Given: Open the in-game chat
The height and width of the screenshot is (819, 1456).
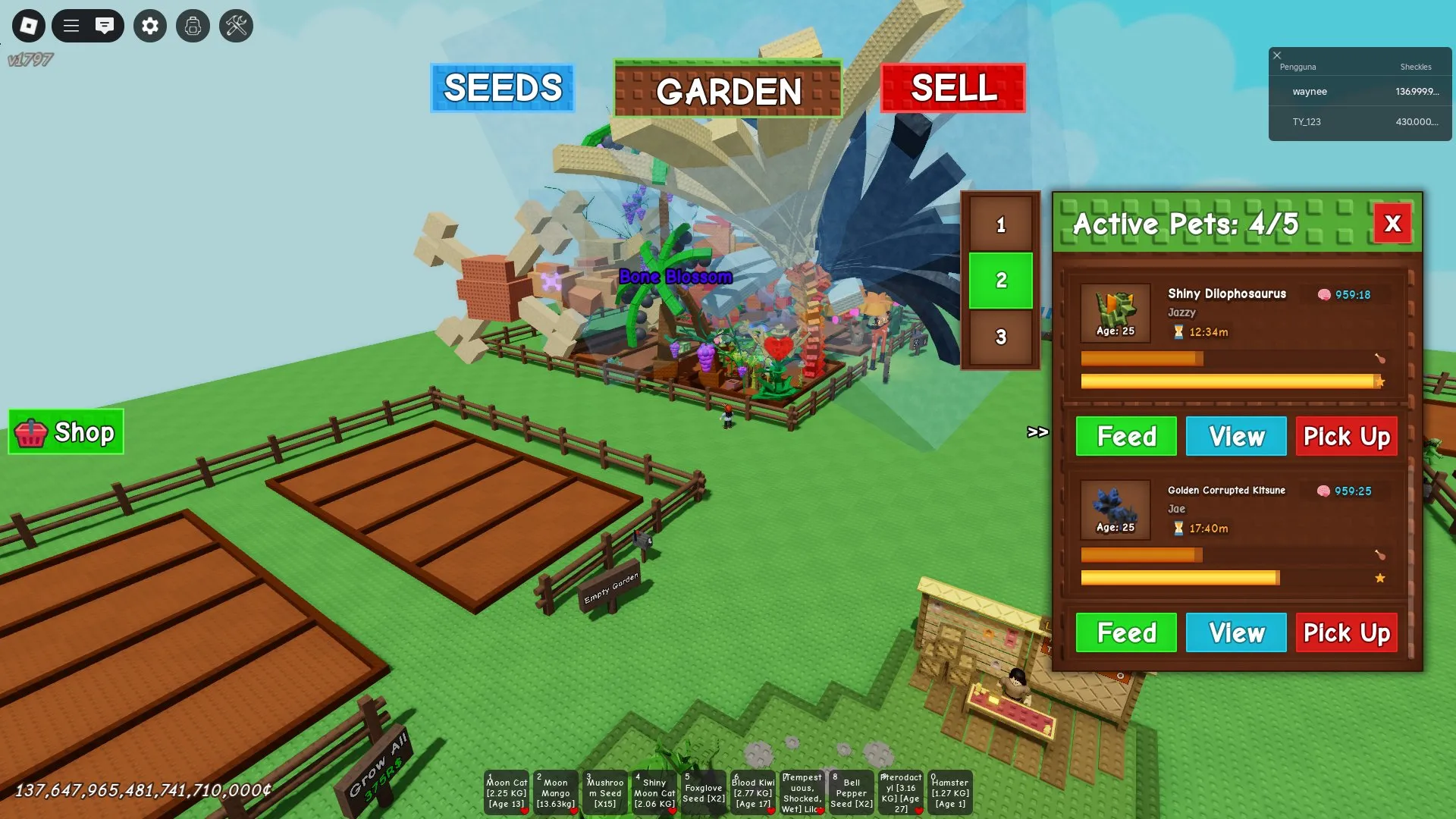Looking at the screenshot, I should [x=105, y=25].
